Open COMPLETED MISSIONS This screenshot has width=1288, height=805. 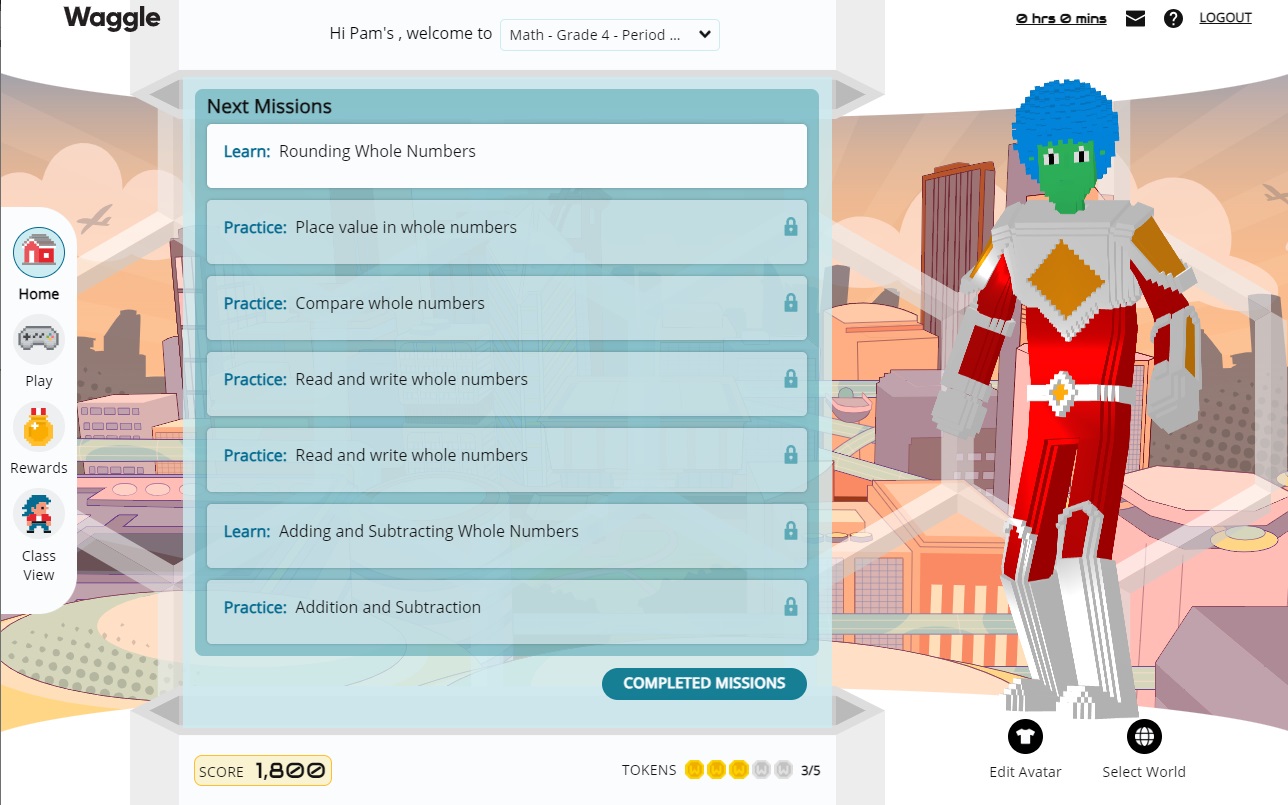click(704, 683)
